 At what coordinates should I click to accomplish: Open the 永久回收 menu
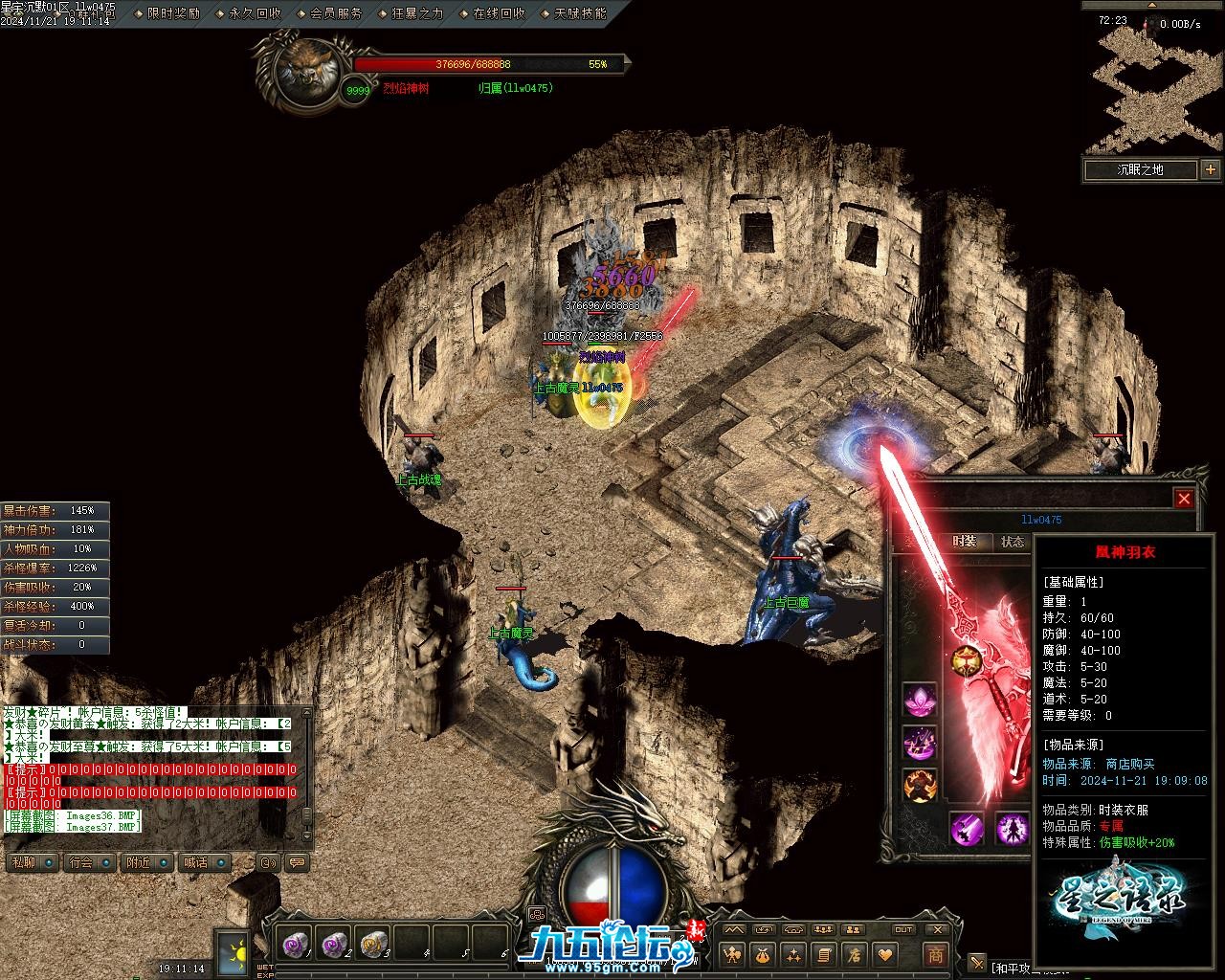[255, 13]
